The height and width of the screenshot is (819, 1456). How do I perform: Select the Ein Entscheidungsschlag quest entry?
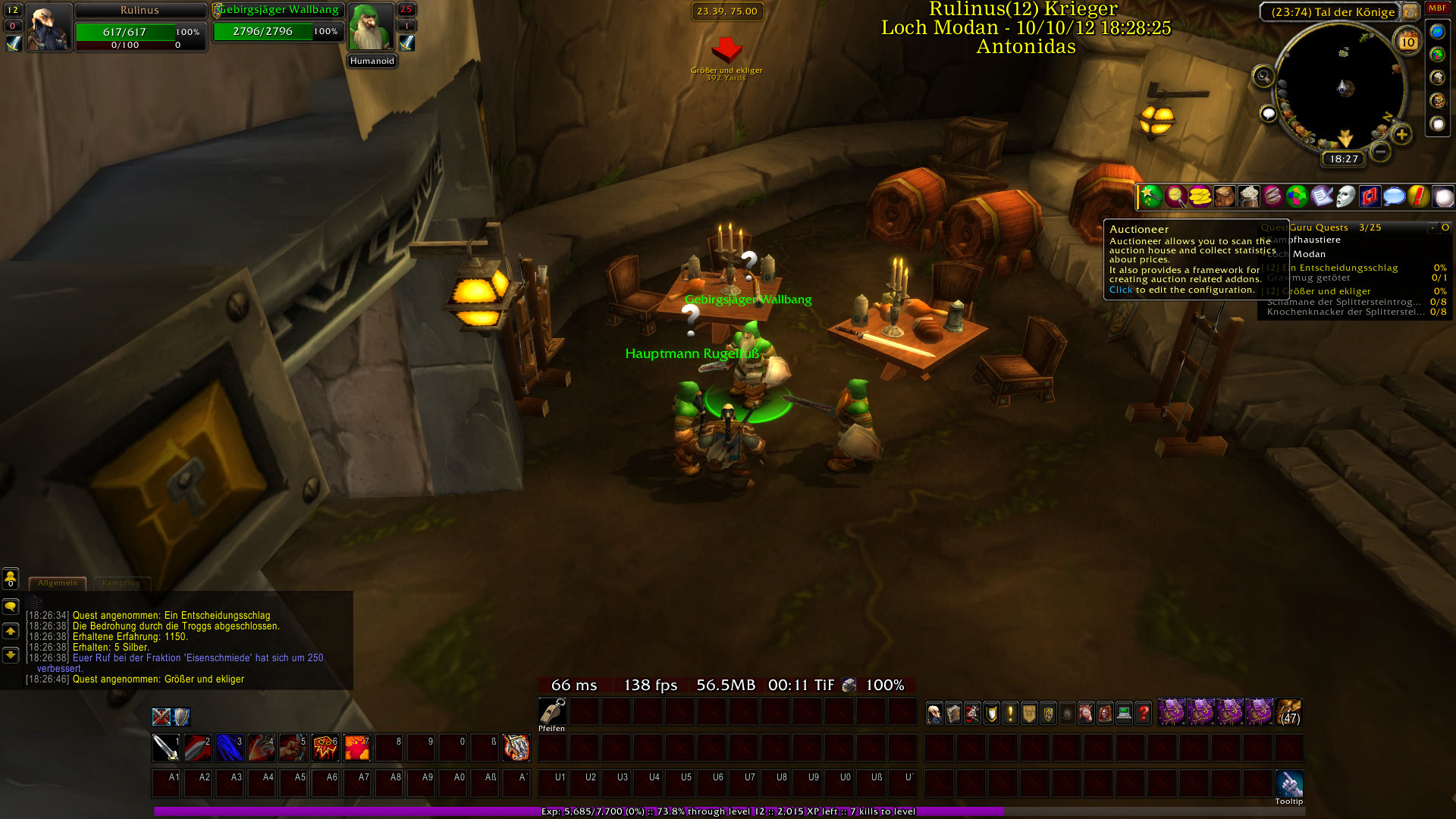(x=1348, y=268)
